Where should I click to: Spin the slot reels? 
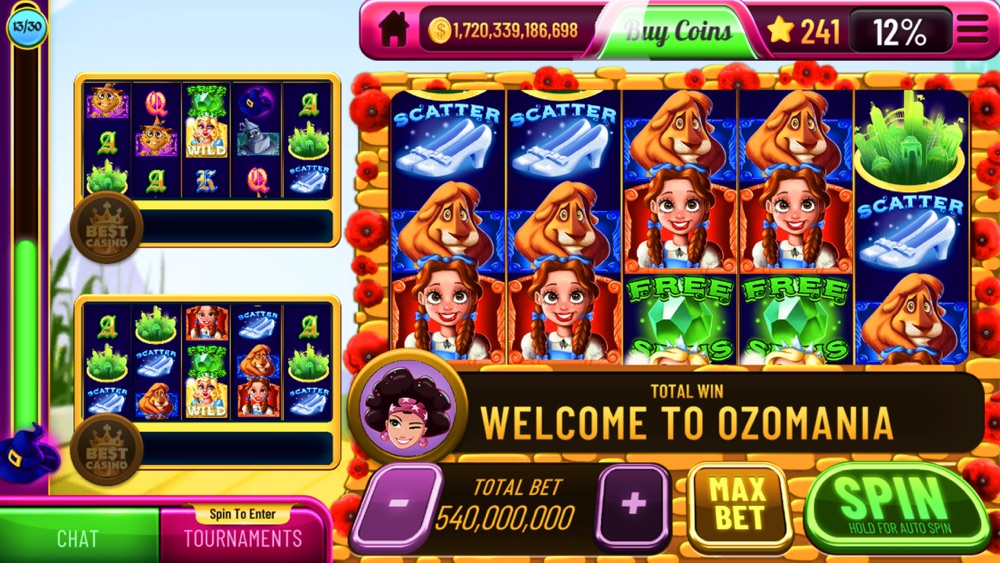(895, 505)
